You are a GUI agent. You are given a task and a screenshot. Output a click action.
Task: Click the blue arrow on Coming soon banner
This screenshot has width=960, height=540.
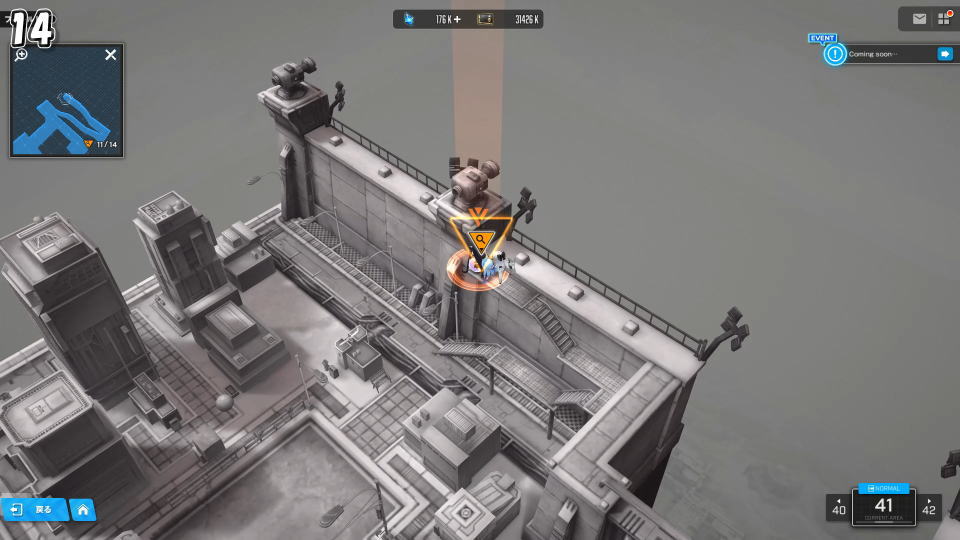[x=944, y=54]
